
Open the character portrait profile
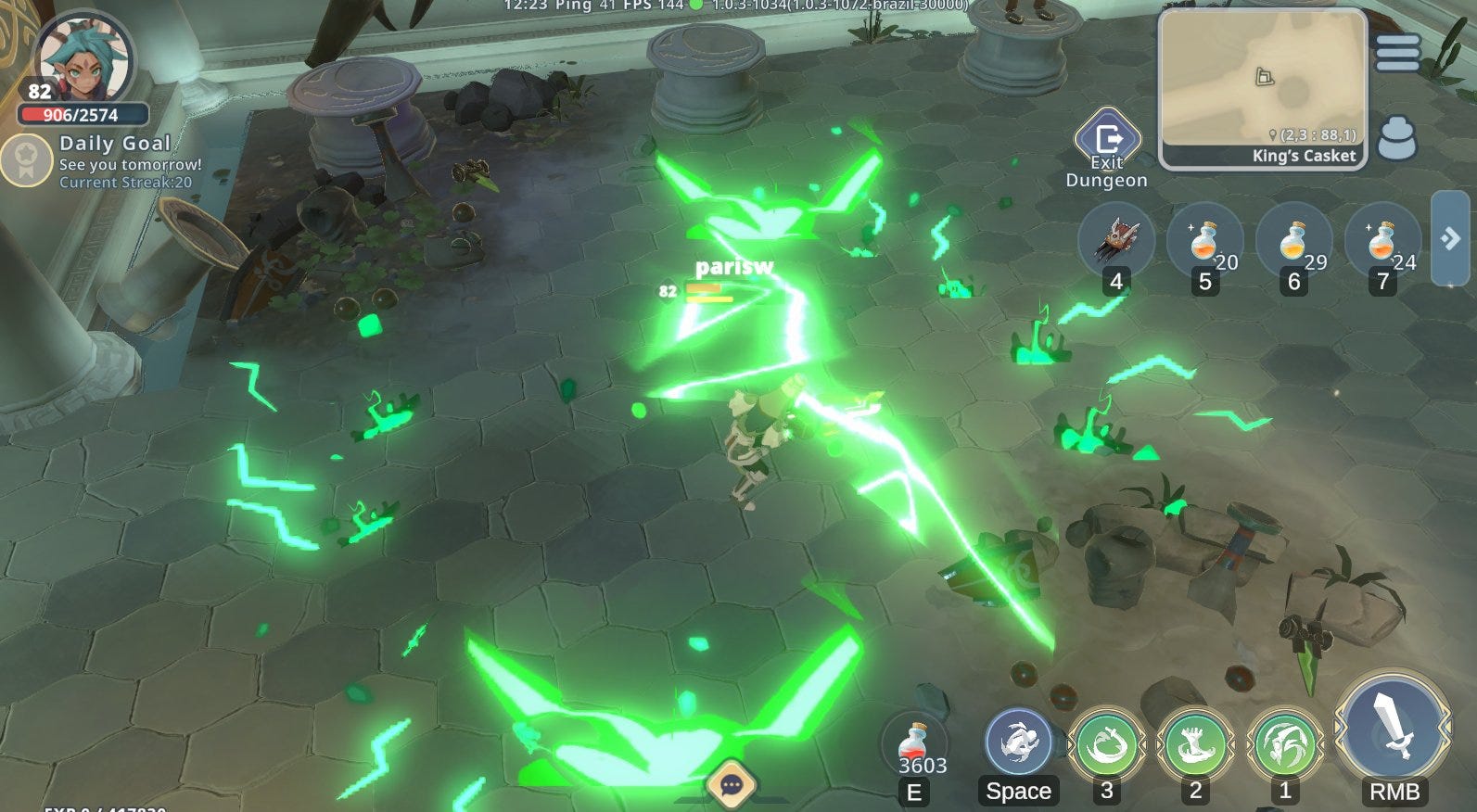[x=83, y=60]
